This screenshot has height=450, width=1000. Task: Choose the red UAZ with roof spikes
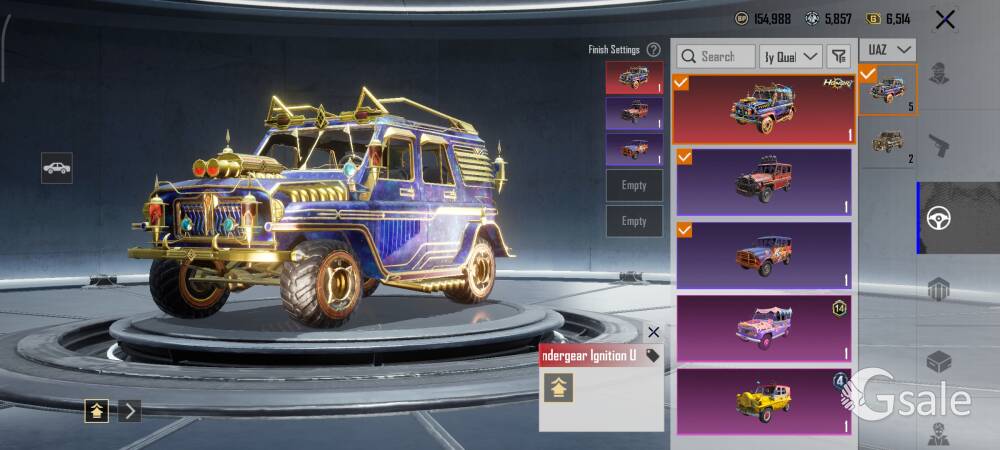click(x=764, y=182)
